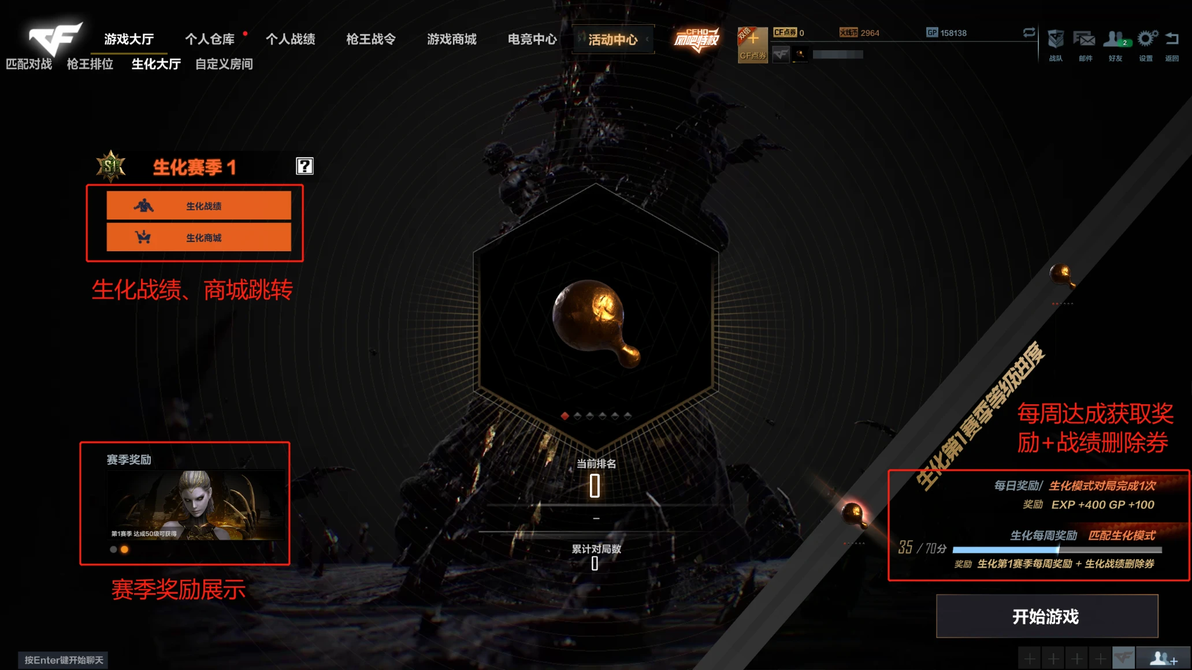Go to 游戏商城 shop tab
This screenshot has width=1192, height=670.
452,40
